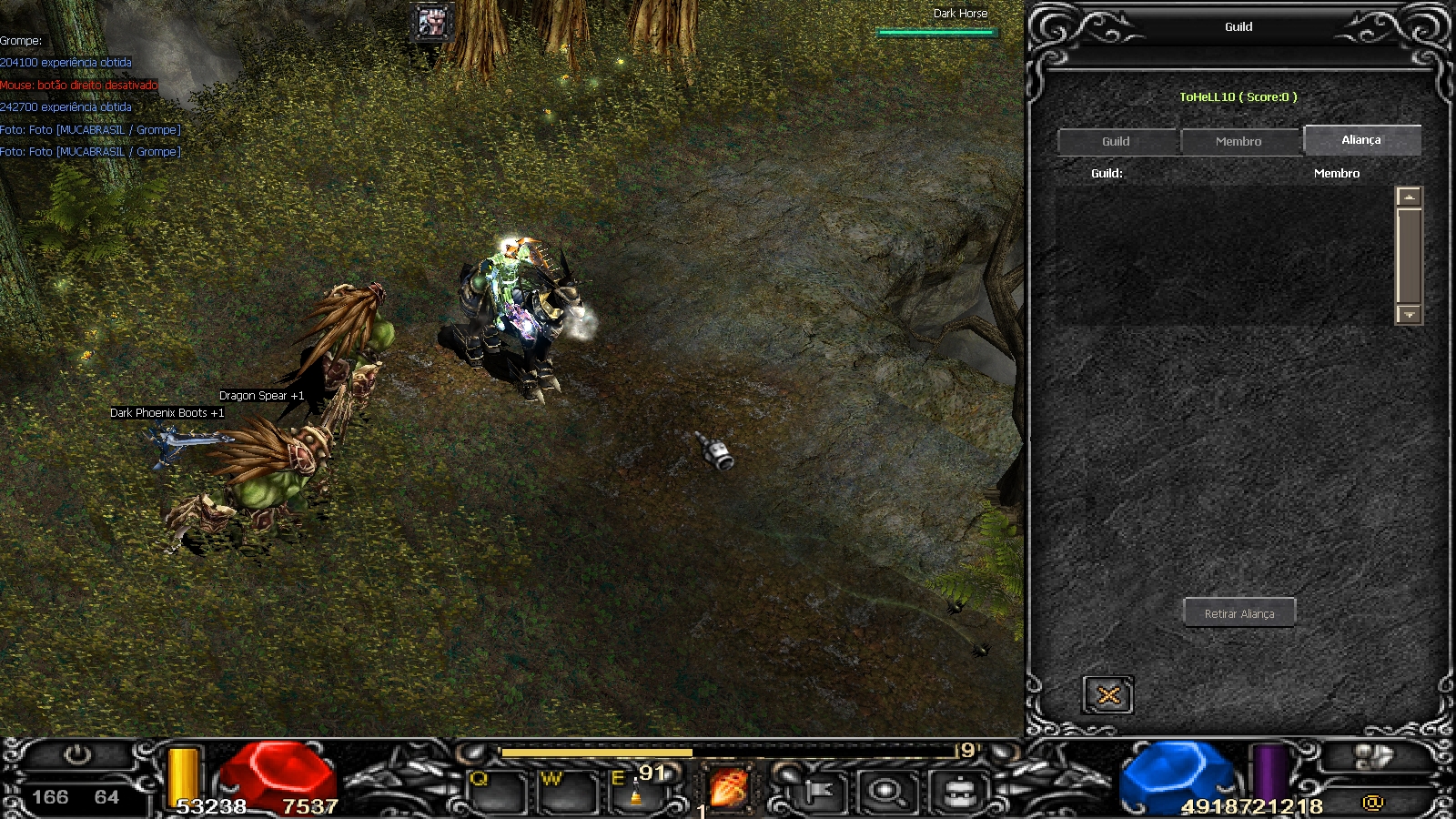This screenshot has height=819, width=1456.
Task: Click the friends group icon button
Action: point(1374,756)
